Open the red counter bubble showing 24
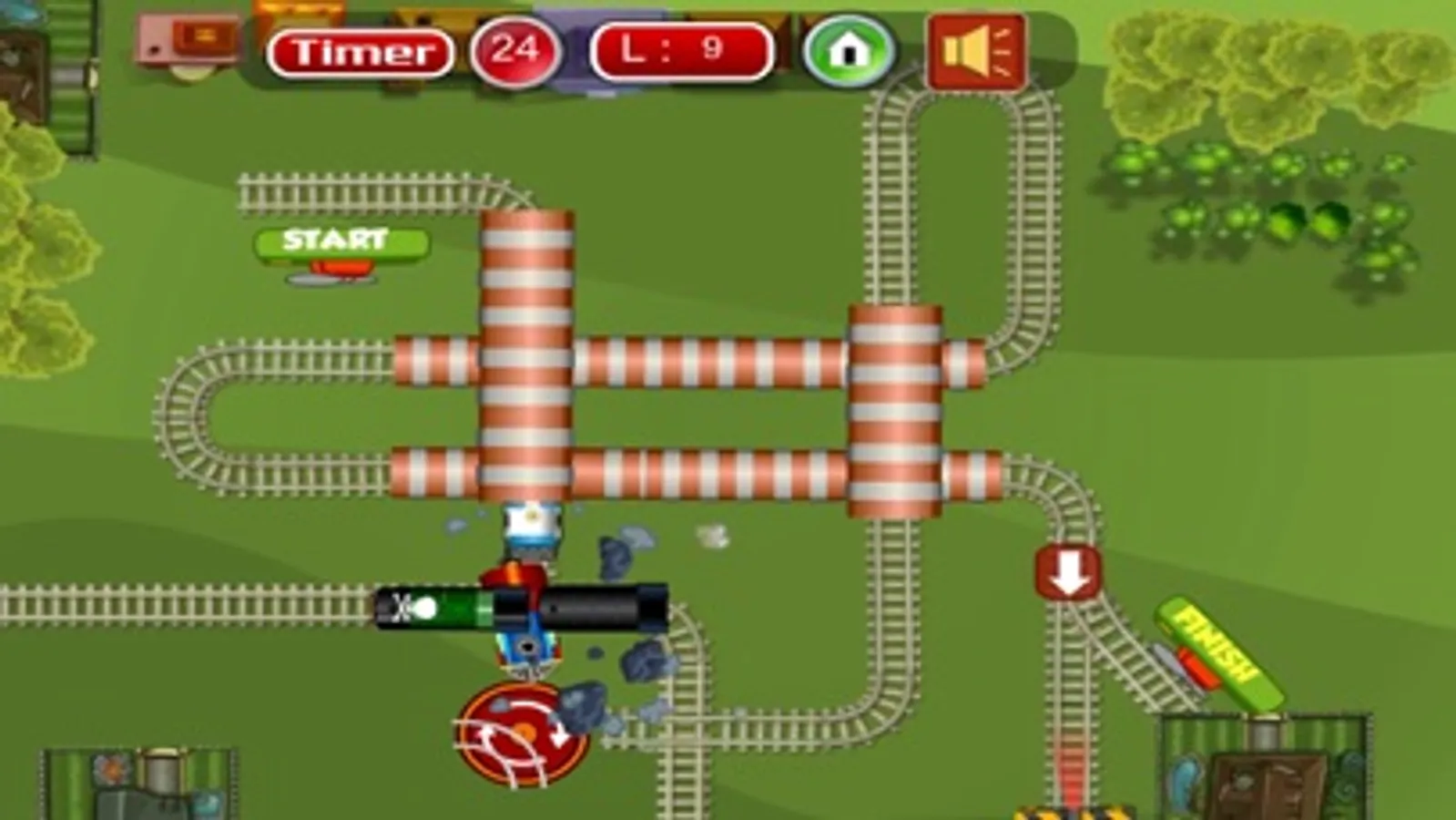The image size is (1456, 820). pyautogui.click(x=513, y=50)
